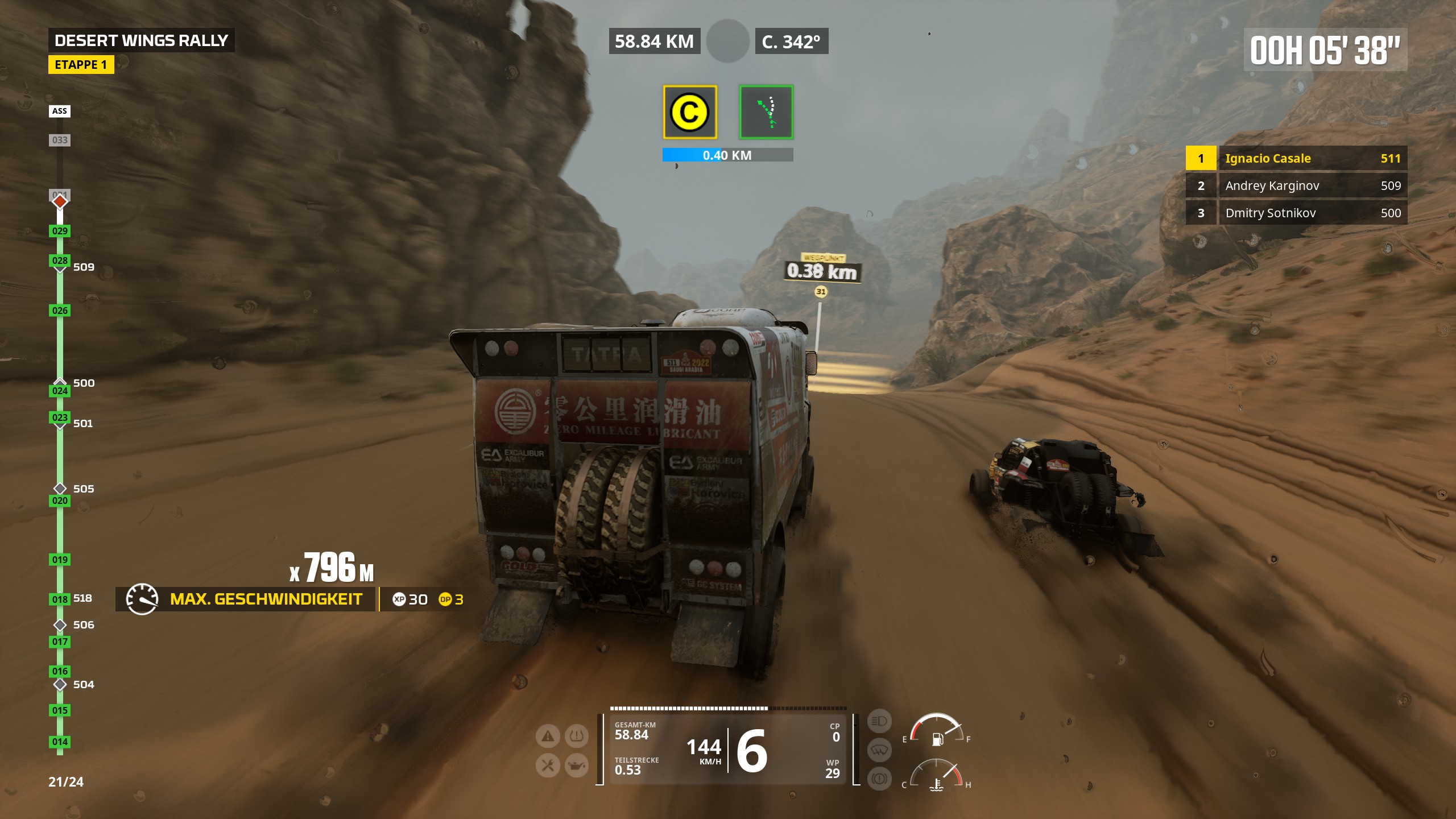Image resolution: width=1456 pixels, height=819 pixels.
Task: Select waypoint 014 on the progress track
Action: pos(60,742)
